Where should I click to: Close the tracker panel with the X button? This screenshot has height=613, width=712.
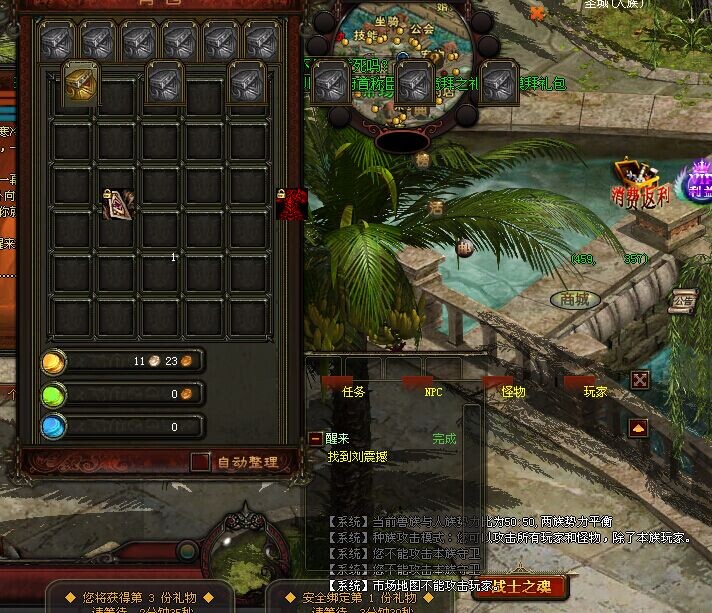coord(640,380)
